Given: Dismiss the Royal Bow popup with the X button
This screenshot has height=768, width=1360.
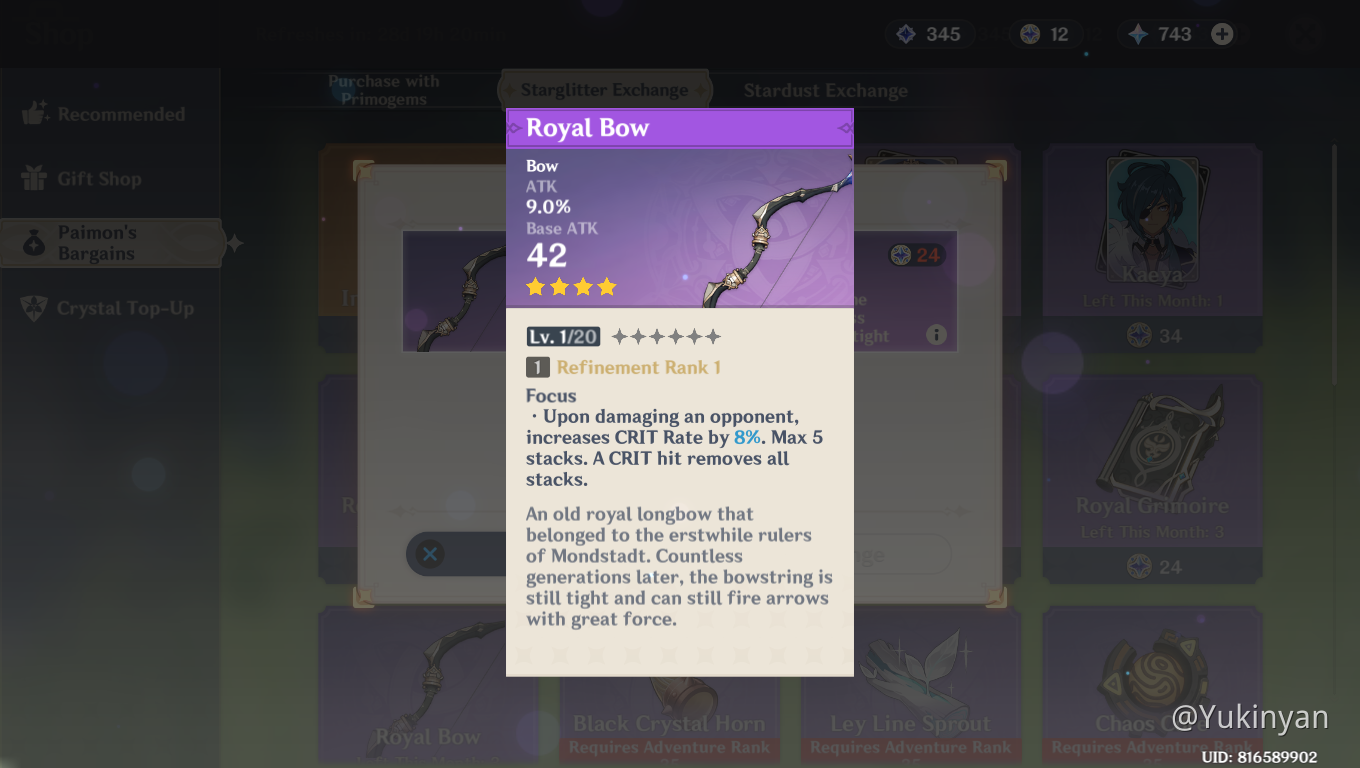Looking at the screenshot, I should [x=430, y=554].
